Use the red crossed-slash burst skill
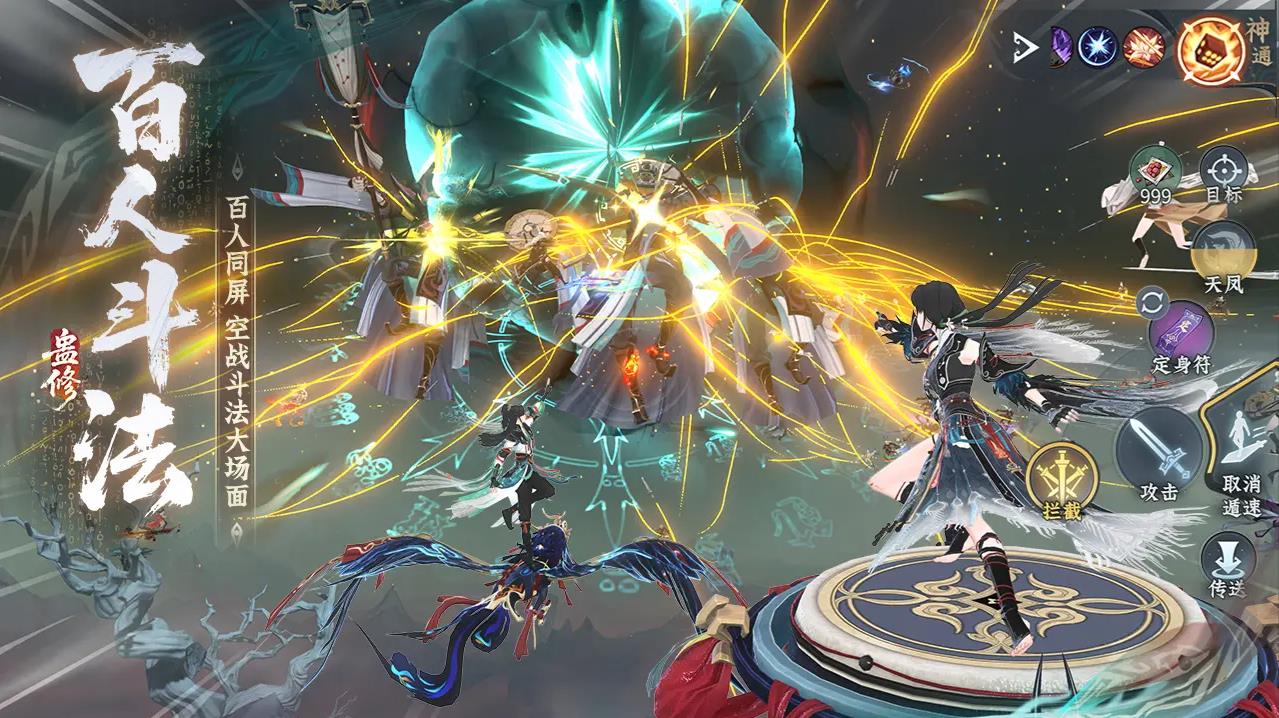 click(1144, 48)
